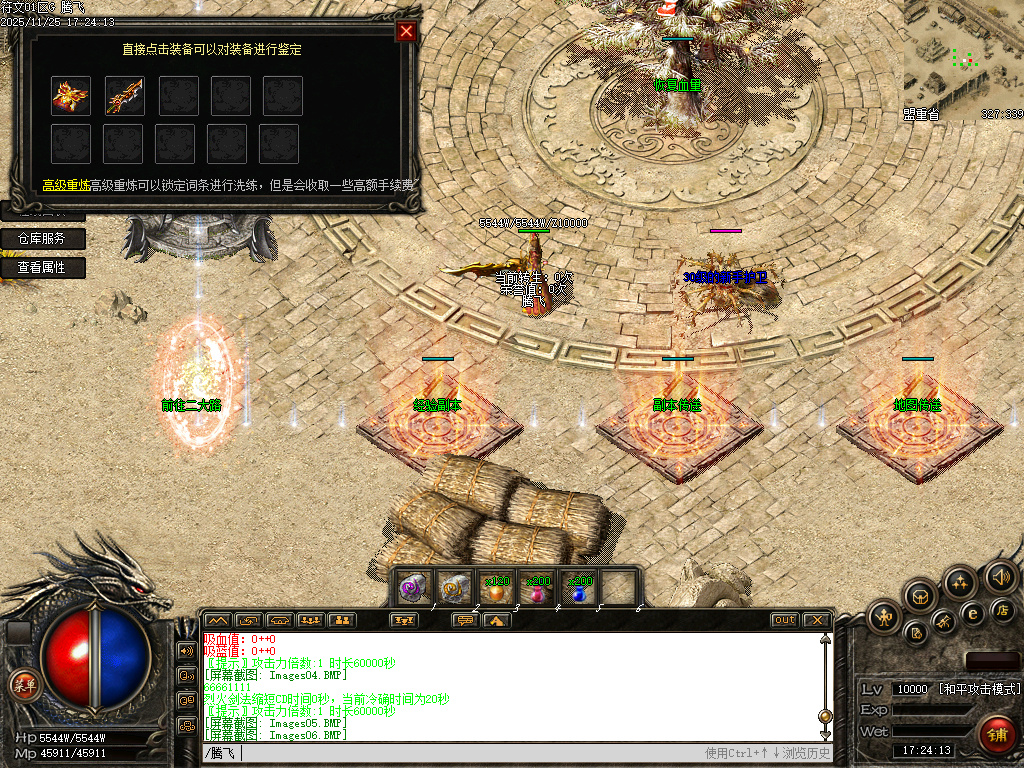Screen dimensions: 1024x768
Task: Click the 查看属性 view attributes button
Action: pyautogui.click(x=42, y=268)
